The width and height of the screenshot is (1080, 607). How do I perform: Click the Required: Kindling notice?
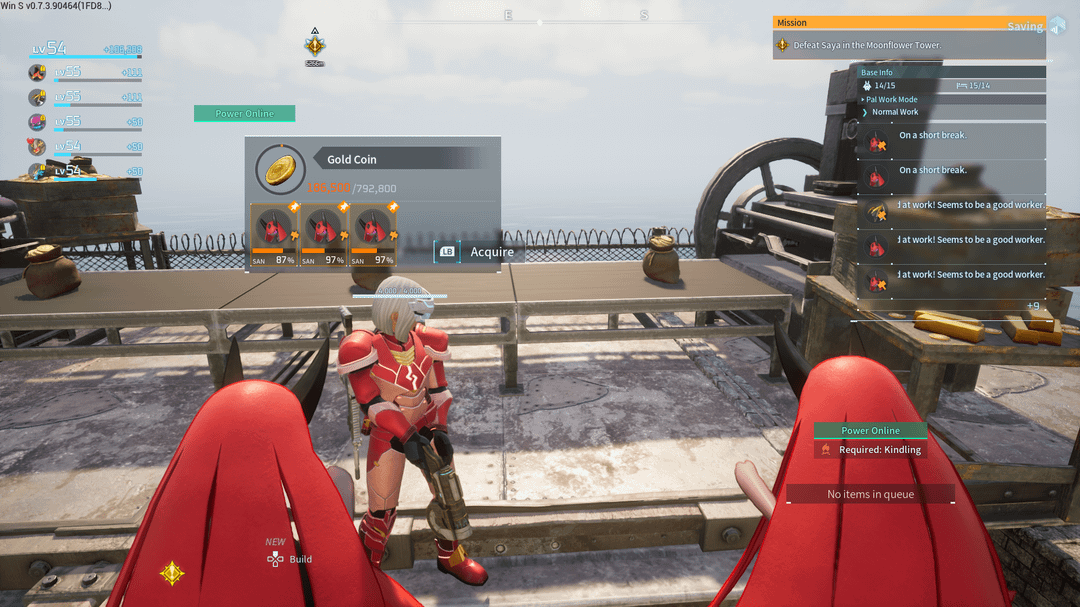point(870,450)
